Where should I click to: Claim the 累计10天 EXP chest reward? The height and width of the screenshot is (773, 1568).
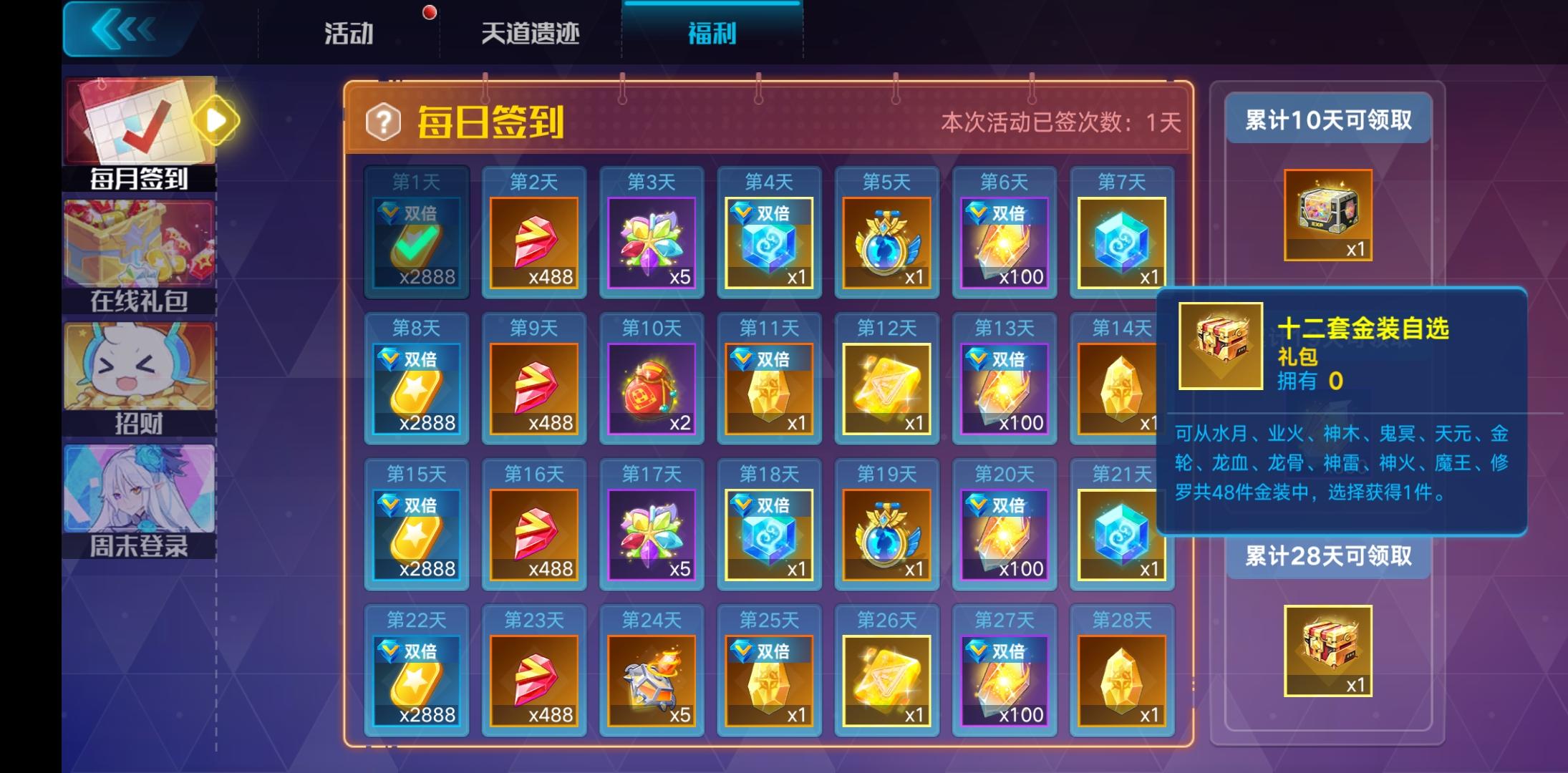point(1328,211)
